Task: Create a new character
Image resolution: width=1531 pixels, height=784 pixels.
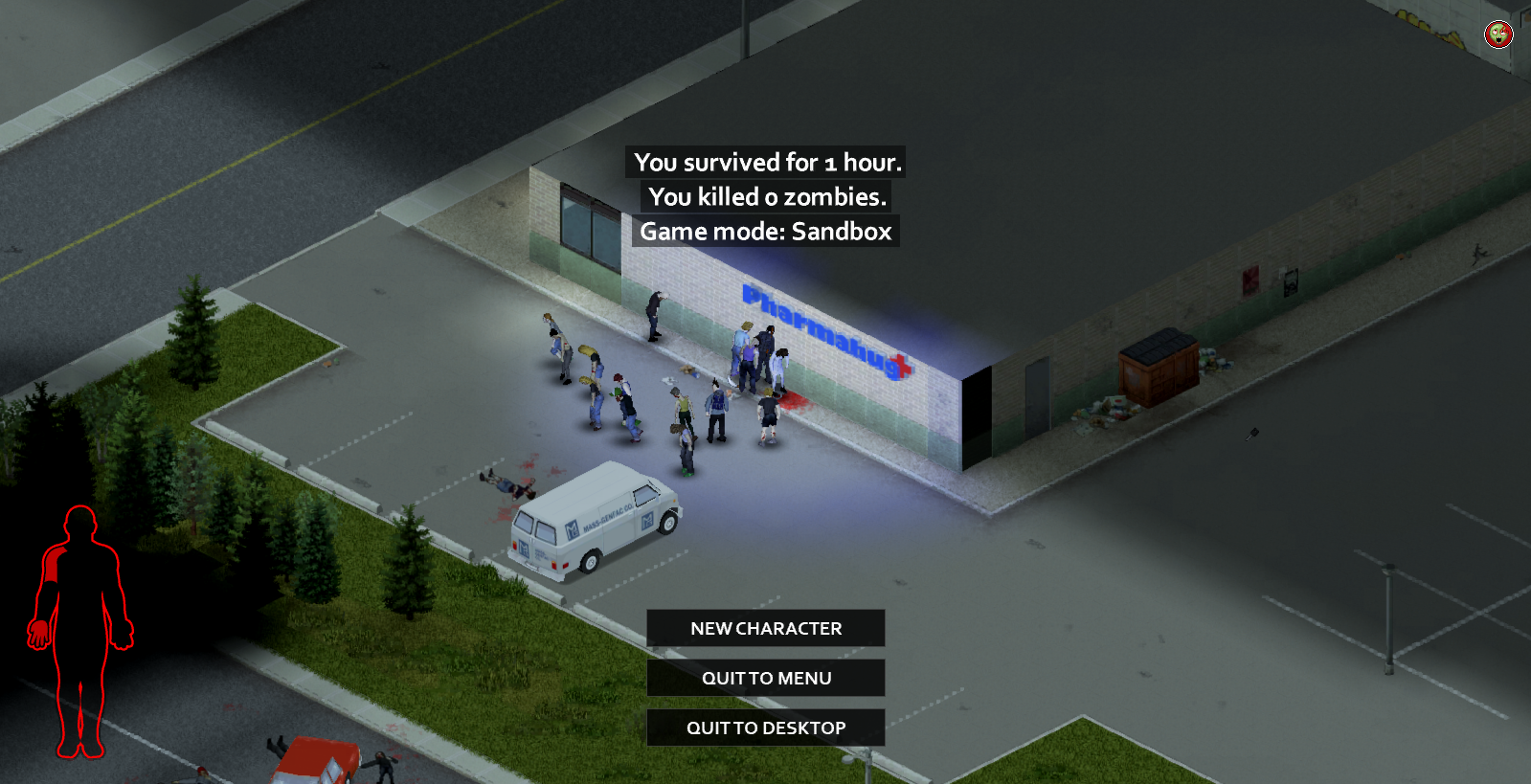Action: (x=766, y=628)
